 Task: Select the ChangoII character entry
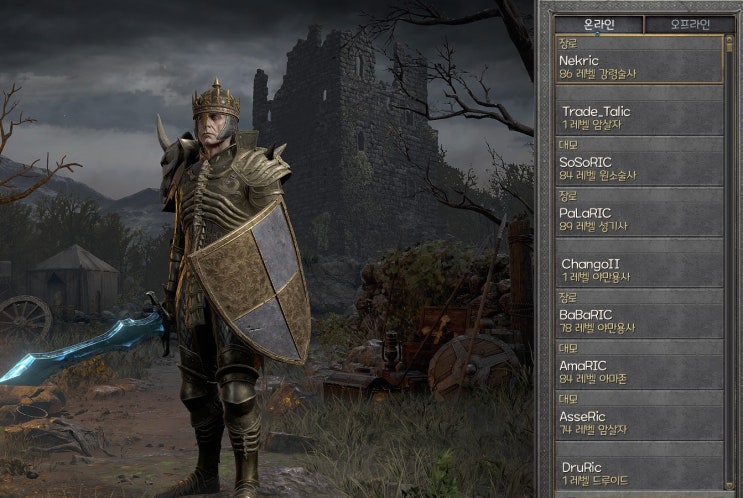click(639, 268)
